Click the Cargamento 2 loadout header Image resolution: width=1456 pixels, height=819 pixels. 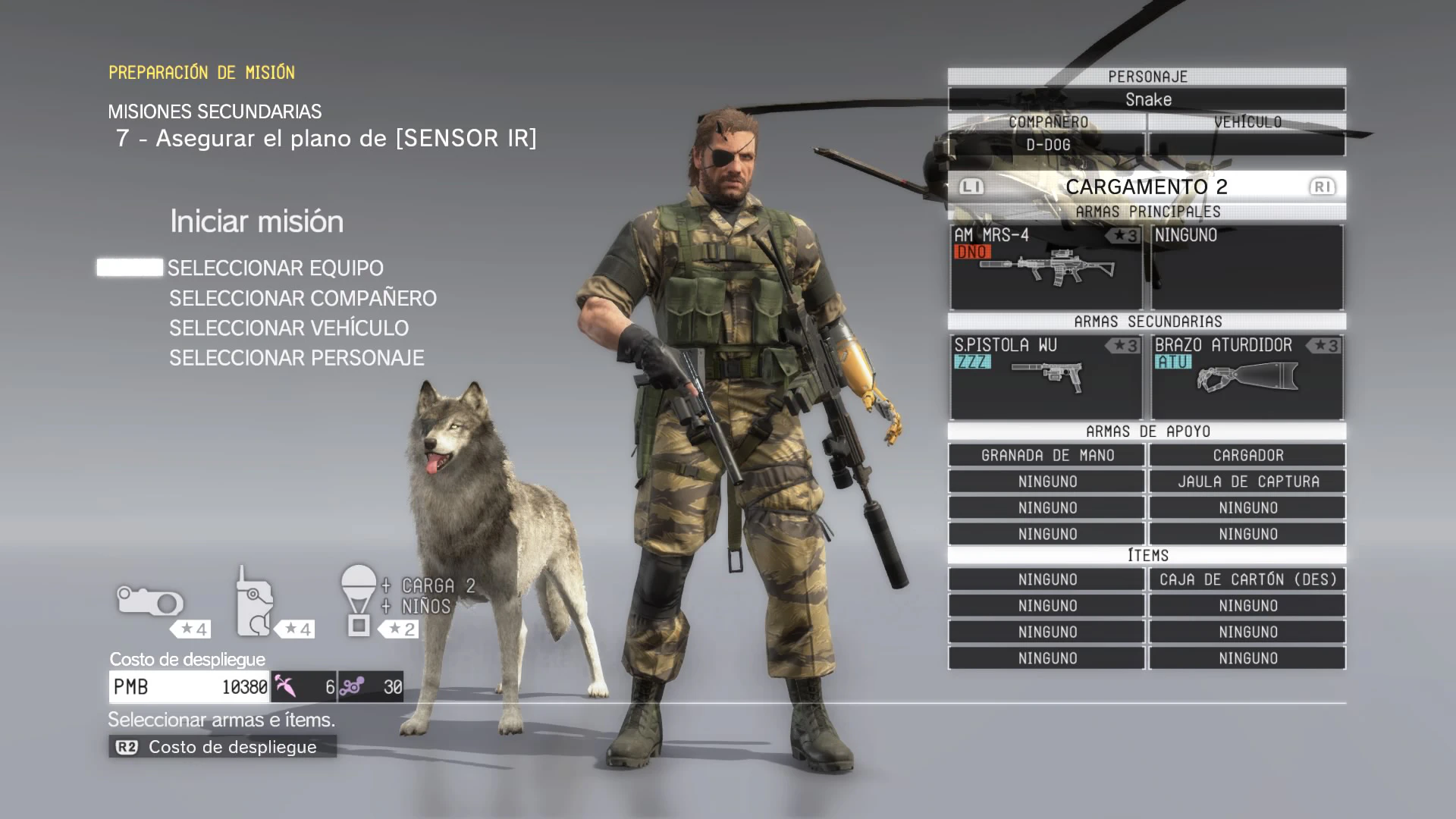point(1146,187)
